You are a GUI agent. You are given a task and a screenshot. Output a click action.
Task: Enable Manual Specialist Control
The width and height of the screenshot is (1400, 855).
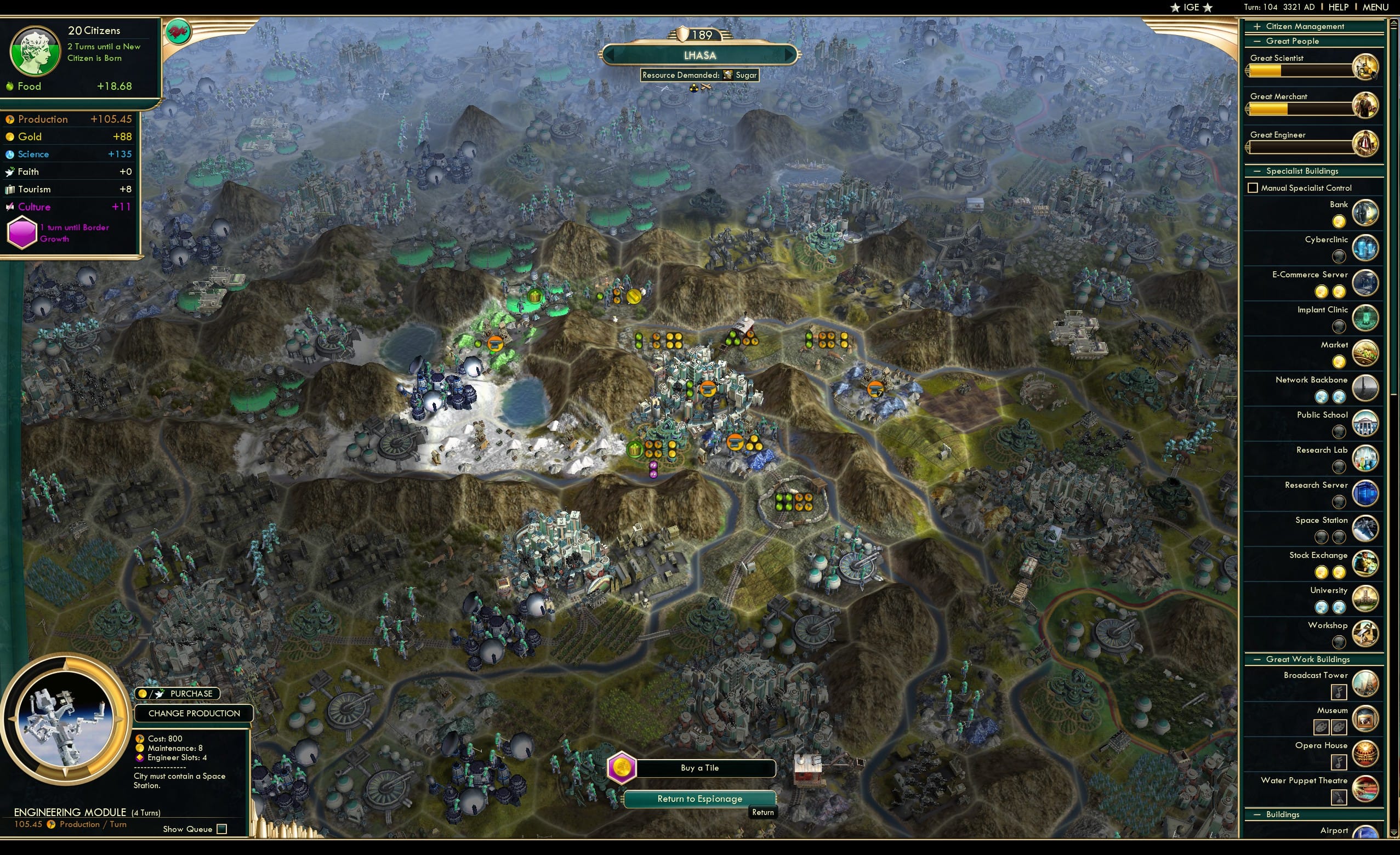pos(1254,187)
